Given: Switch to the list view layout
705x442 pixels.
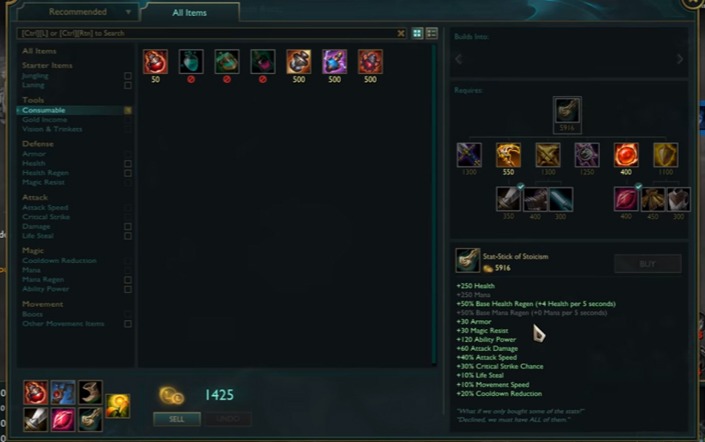Looking at the screenshot, I should (432, 33).
